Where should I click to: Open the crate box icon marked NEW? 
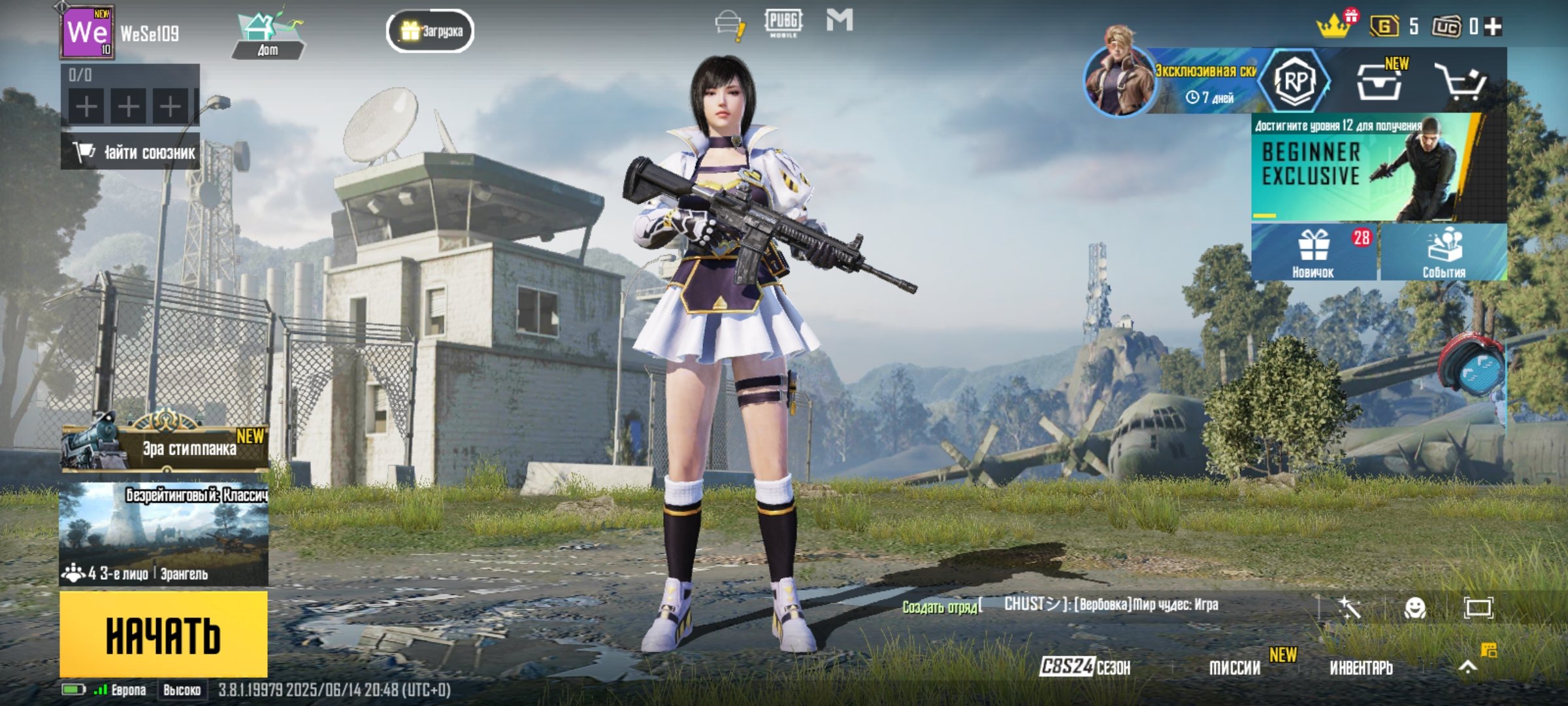(1379, 82)
